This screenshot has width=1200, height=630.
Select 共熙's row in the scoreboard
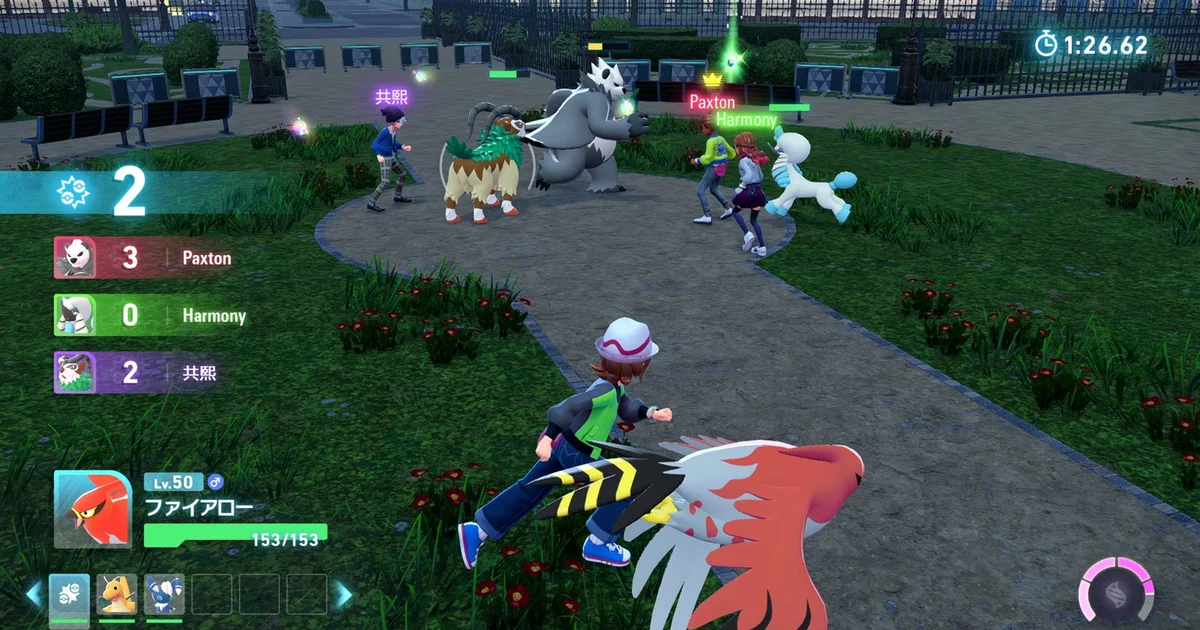point(150,373)
